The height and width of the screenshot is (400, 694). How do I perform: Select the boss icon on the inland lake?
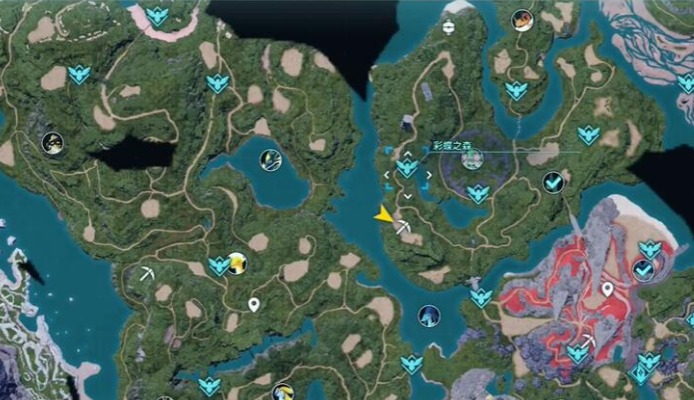coord(270,159)
